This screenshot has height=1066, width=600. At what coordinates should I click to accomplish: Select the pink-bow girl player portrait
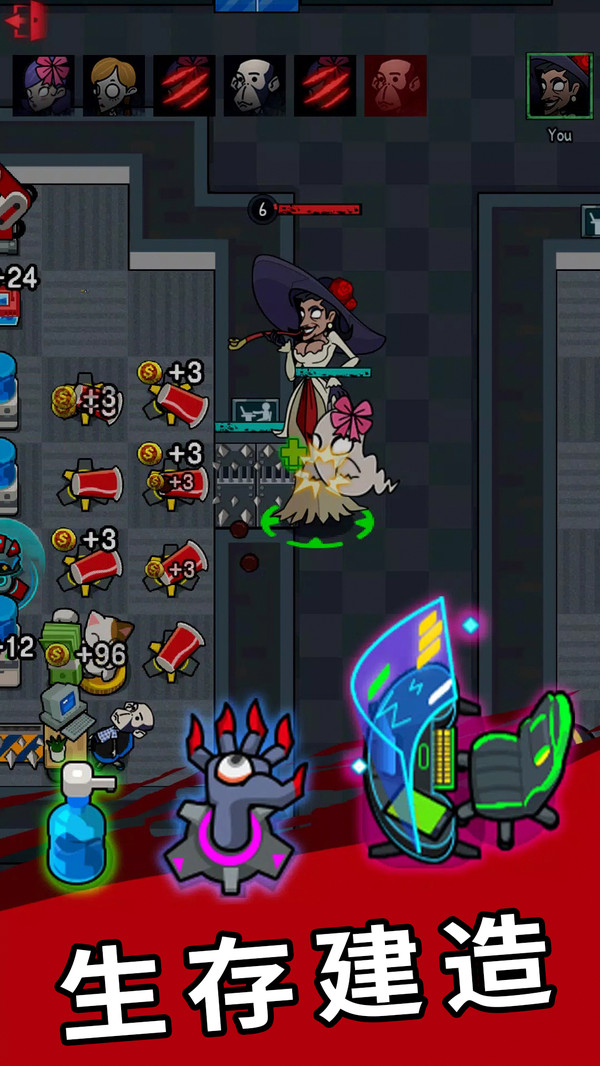[43, 85]
